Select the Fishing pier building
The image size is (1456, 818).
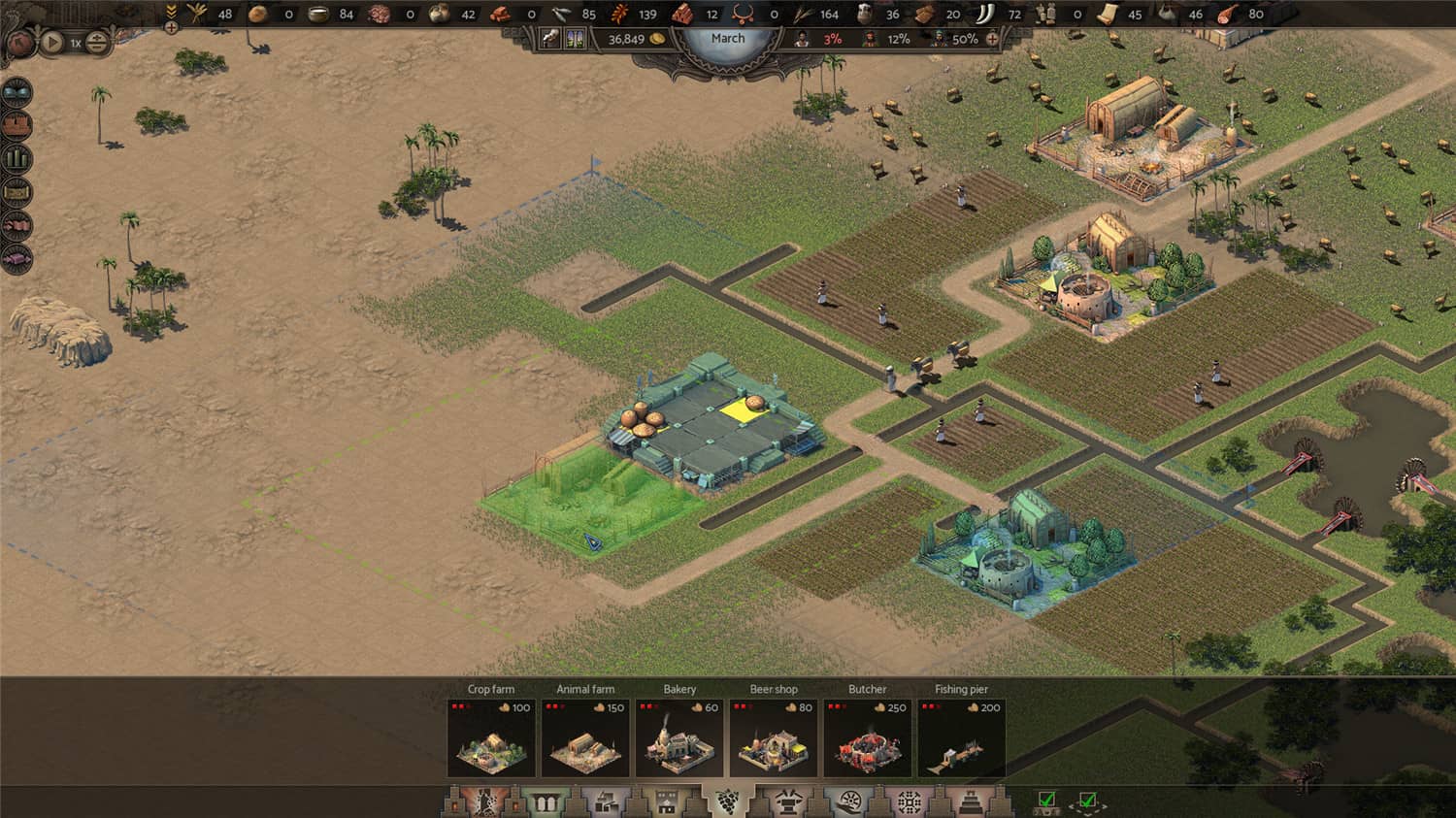(961, 738)
